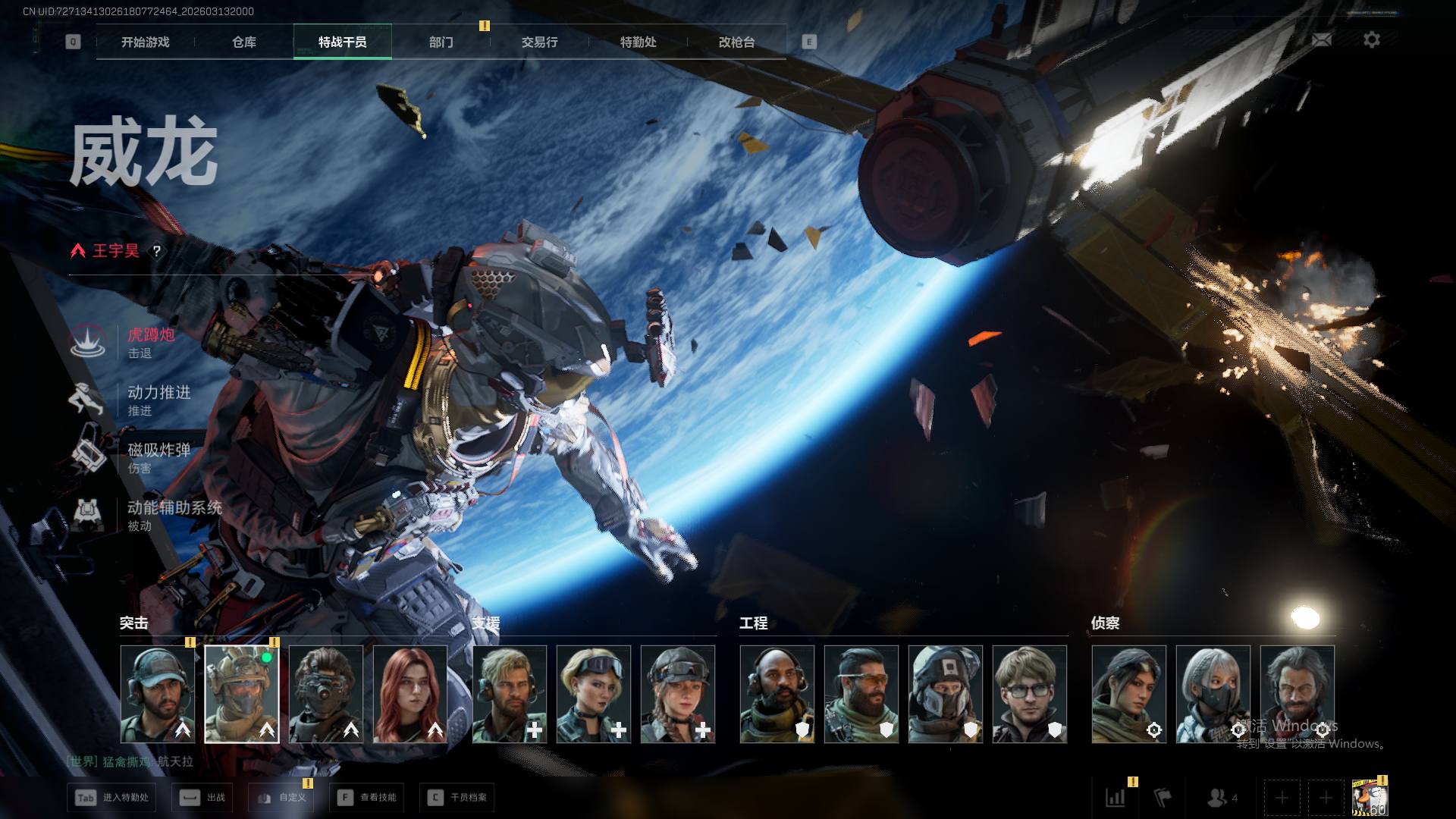
Task: Select the 动能辅助系统 passive skill
Action: pyautogui.click(x=173, y=515)
